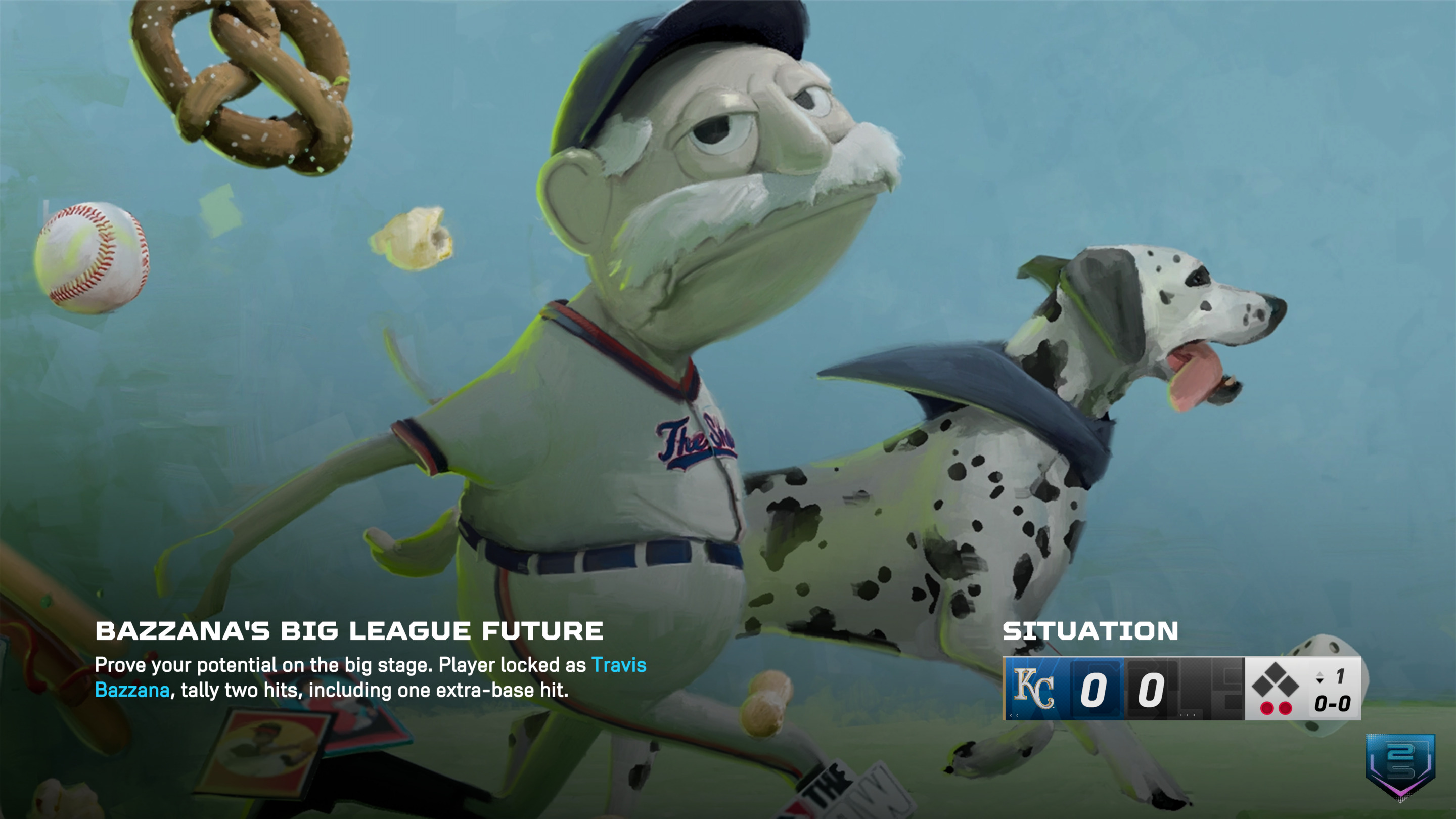Click the inning number 1 on the scoreboard
This screenshot has width=1456, height=819.
pyautogui.click(x=1341, y=676)
